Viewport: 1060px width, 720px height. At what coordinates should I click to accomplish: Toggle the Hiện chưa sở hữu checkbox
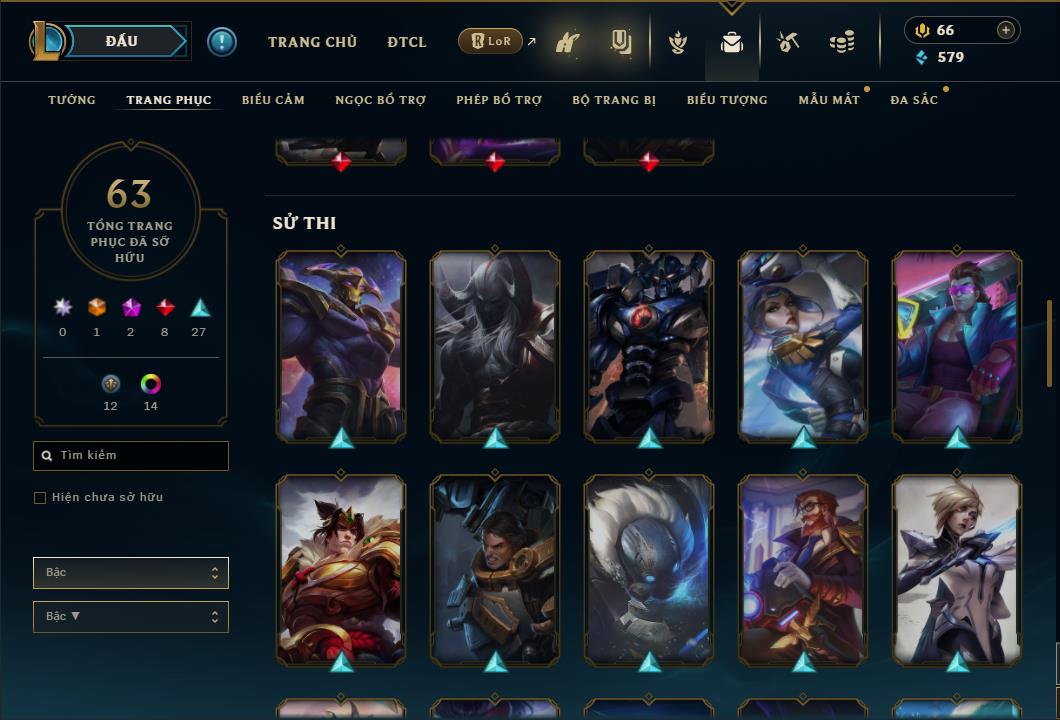tap(40, 498)
